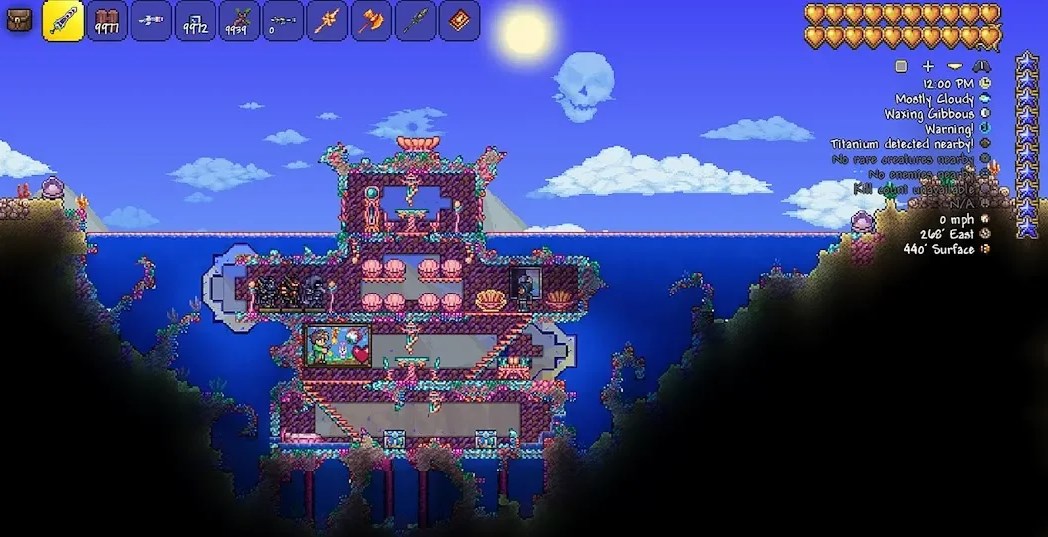Select the hotbar stack numbered 9939
This screenshot has width=1048, height=537.
click(239, 21)
